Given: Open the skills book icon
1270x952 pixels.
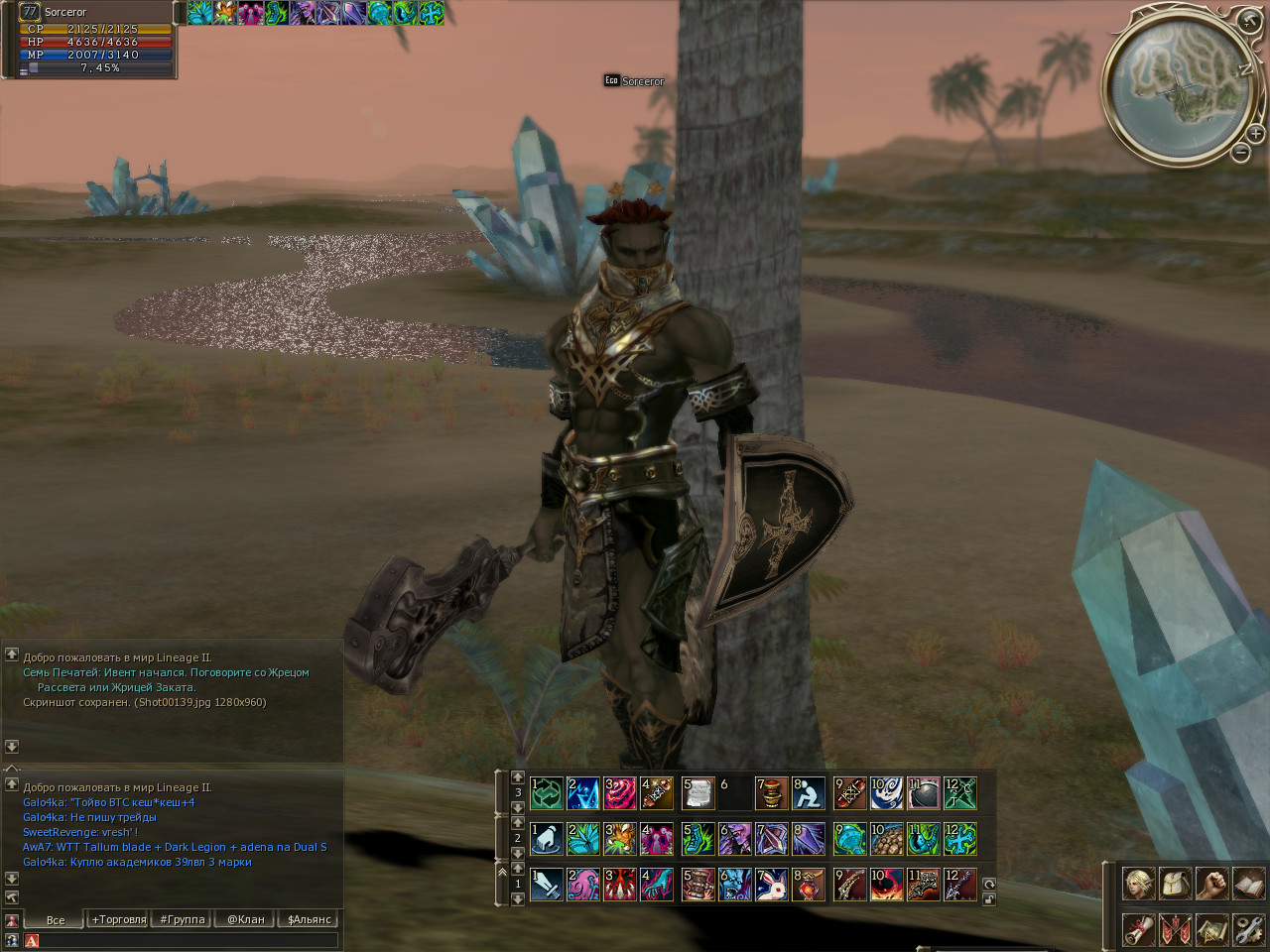Looking at the screenshot, I should click(x=1248, y=883).
